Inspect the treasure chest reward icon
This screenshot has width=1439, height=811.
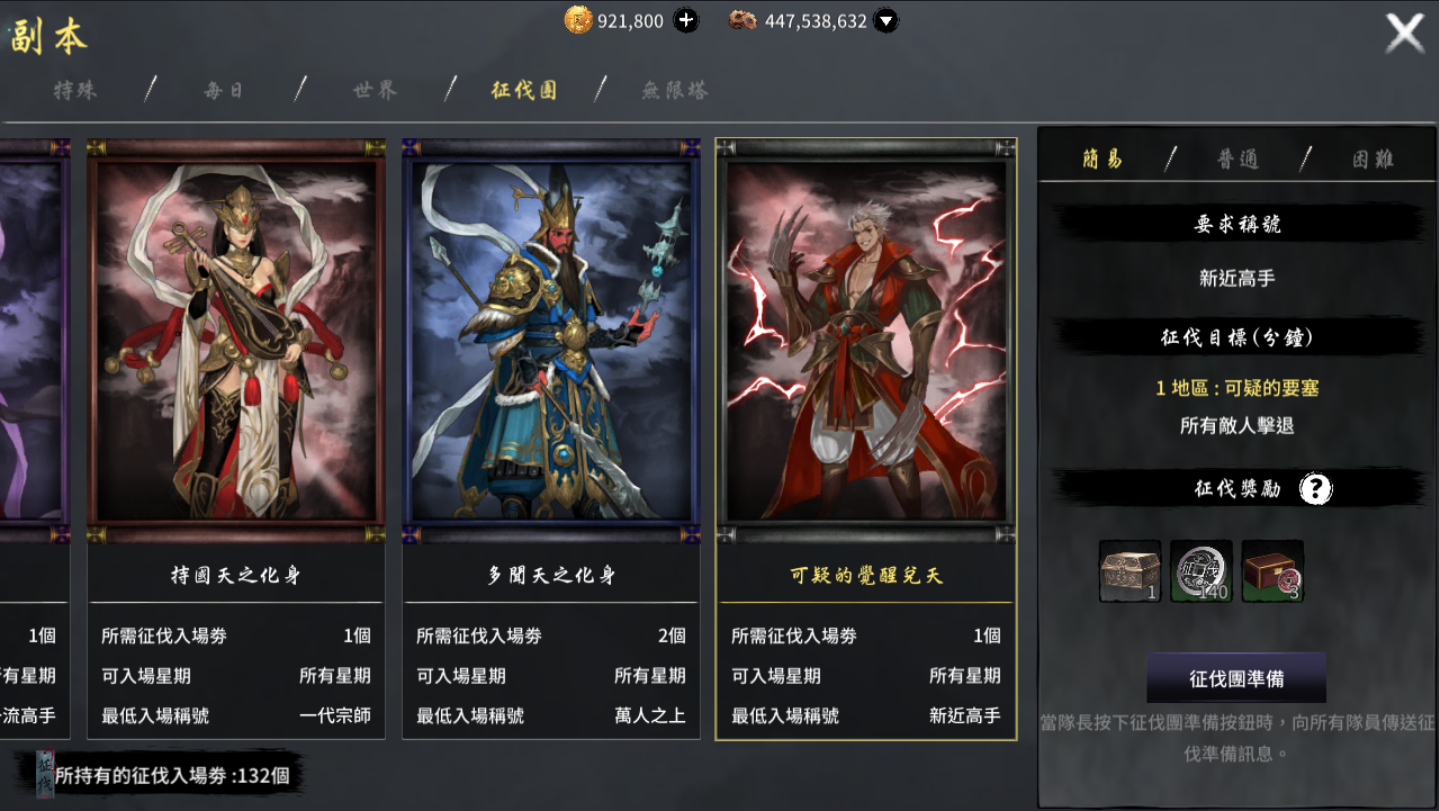click(1130, 571)
